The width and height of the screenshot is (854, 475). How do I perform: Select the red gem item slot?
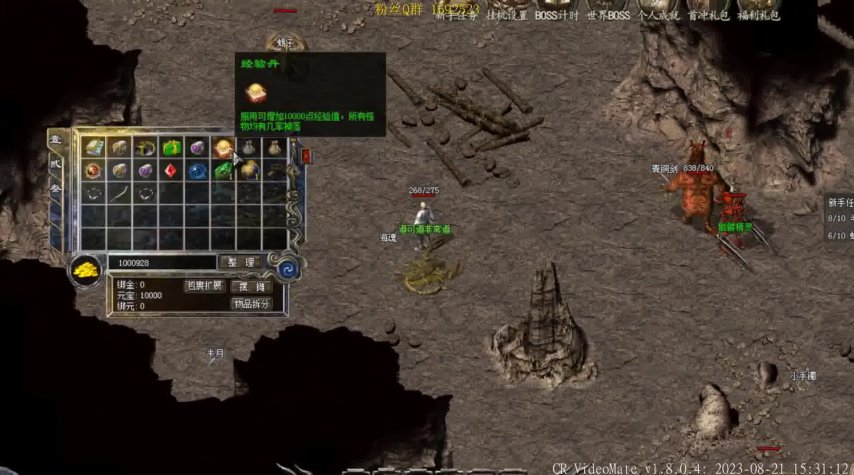tap(171, 170)
